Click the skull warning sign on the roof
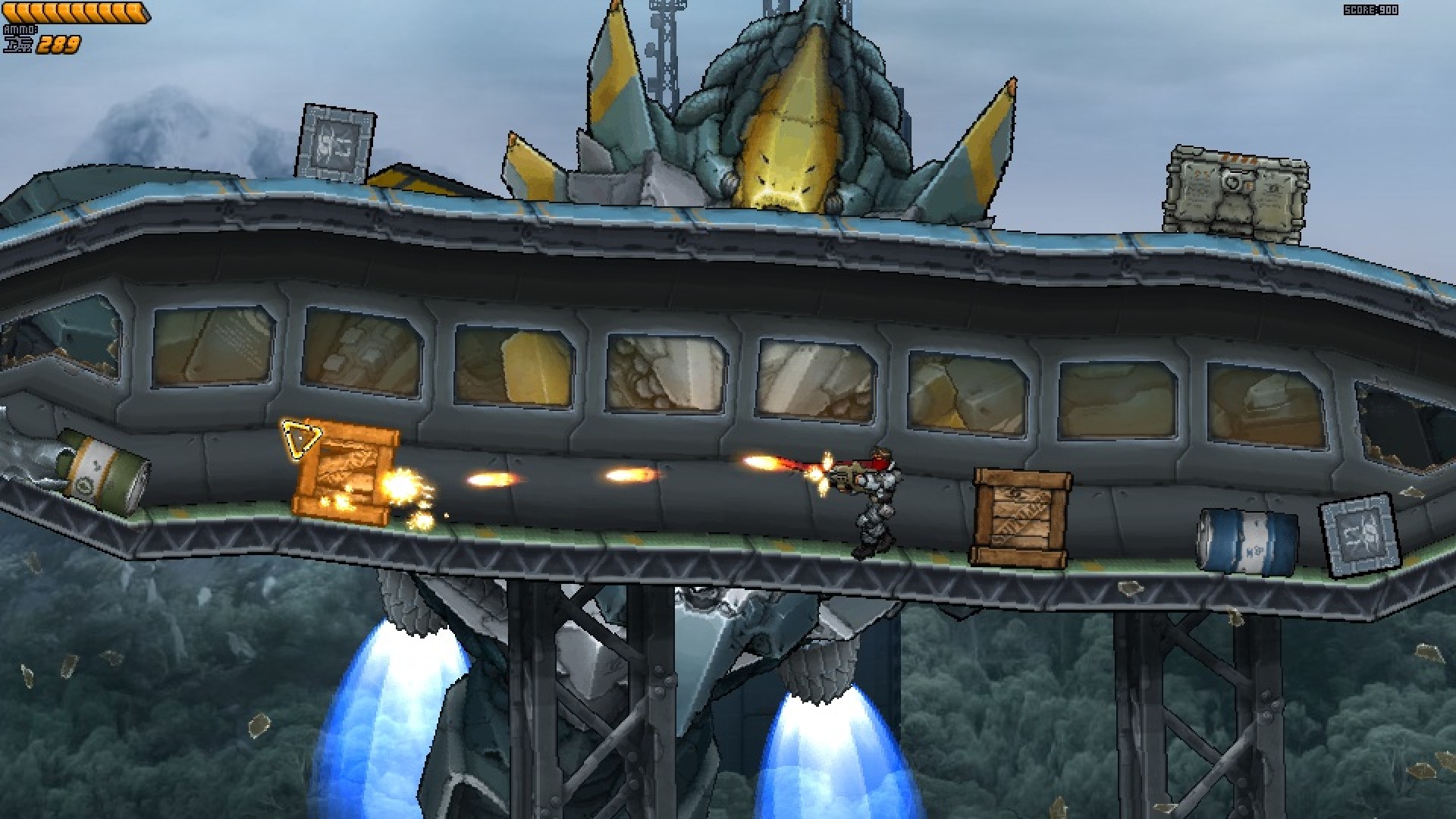 (x=336, y=143)
